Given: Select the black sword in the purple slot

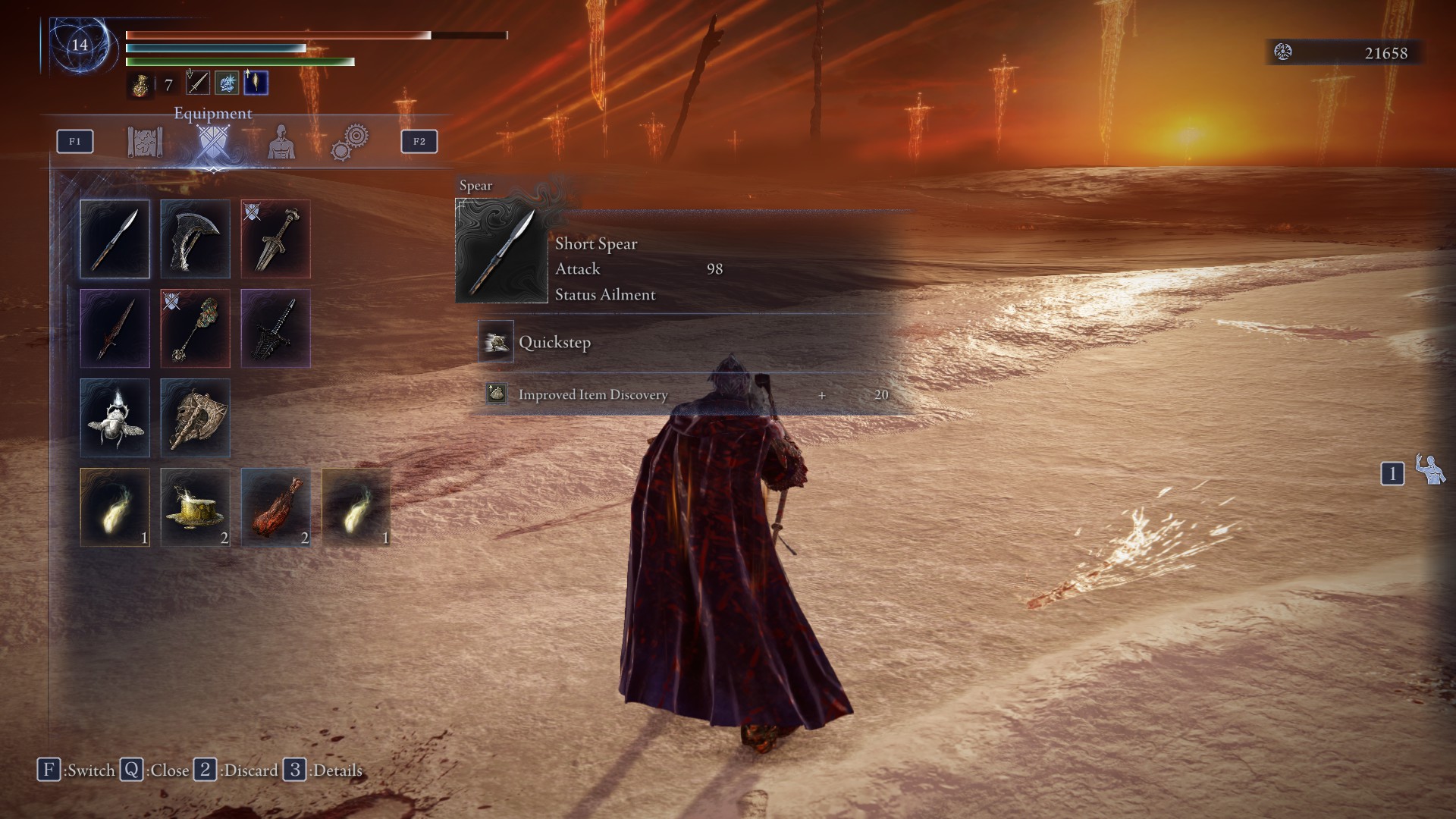Looking at the screenshot, I should [275, 328].
